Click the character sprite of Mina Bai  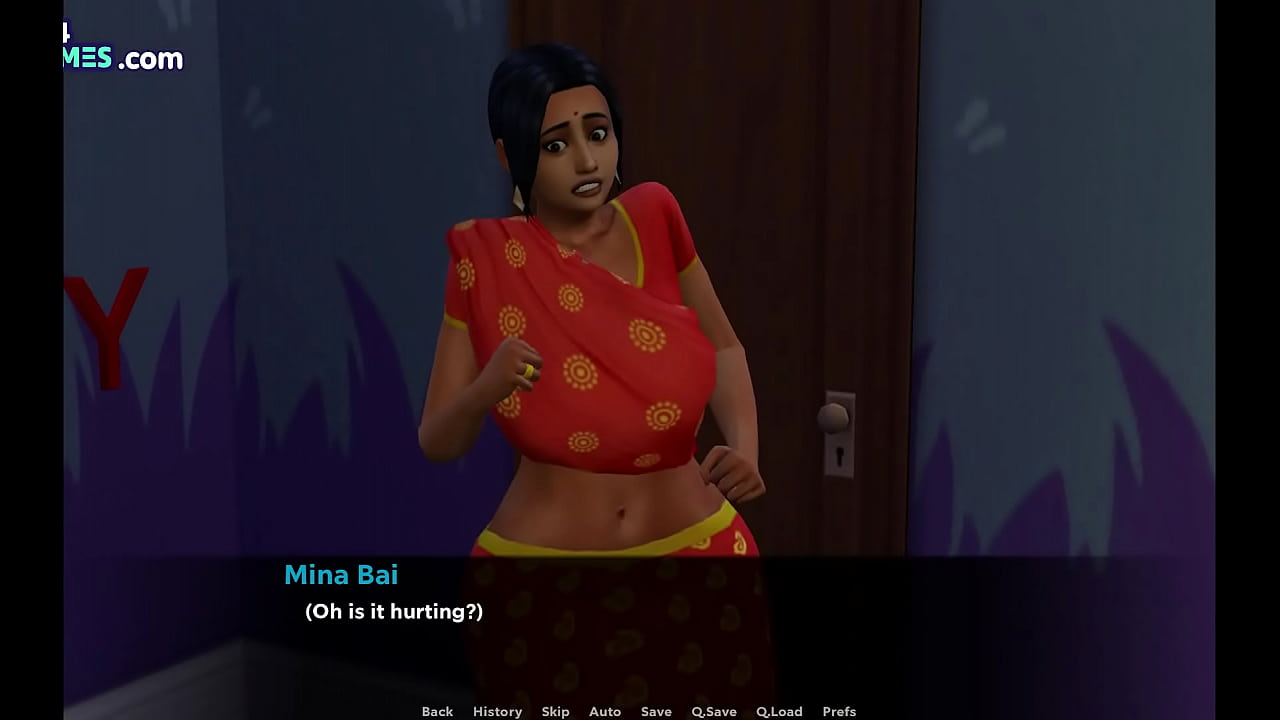pos(600,350)
